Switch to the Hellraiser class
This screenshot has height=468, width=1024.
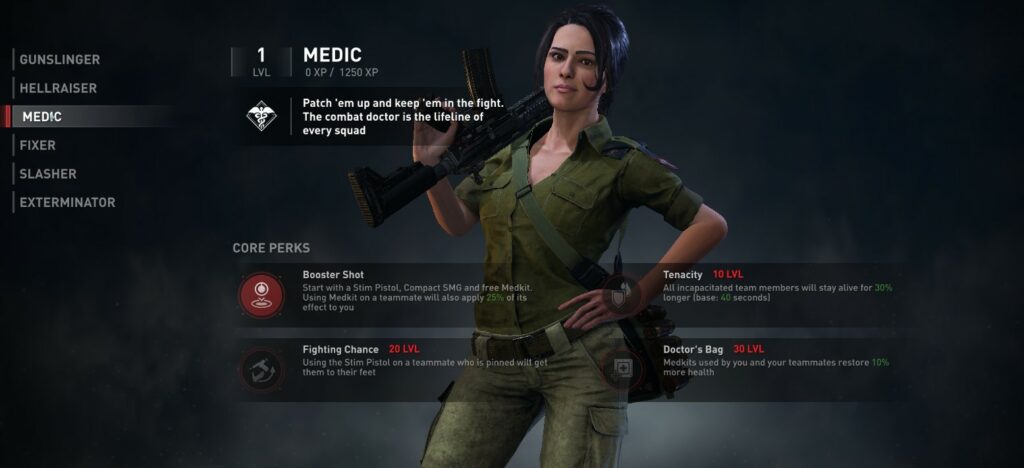(58, 88)
